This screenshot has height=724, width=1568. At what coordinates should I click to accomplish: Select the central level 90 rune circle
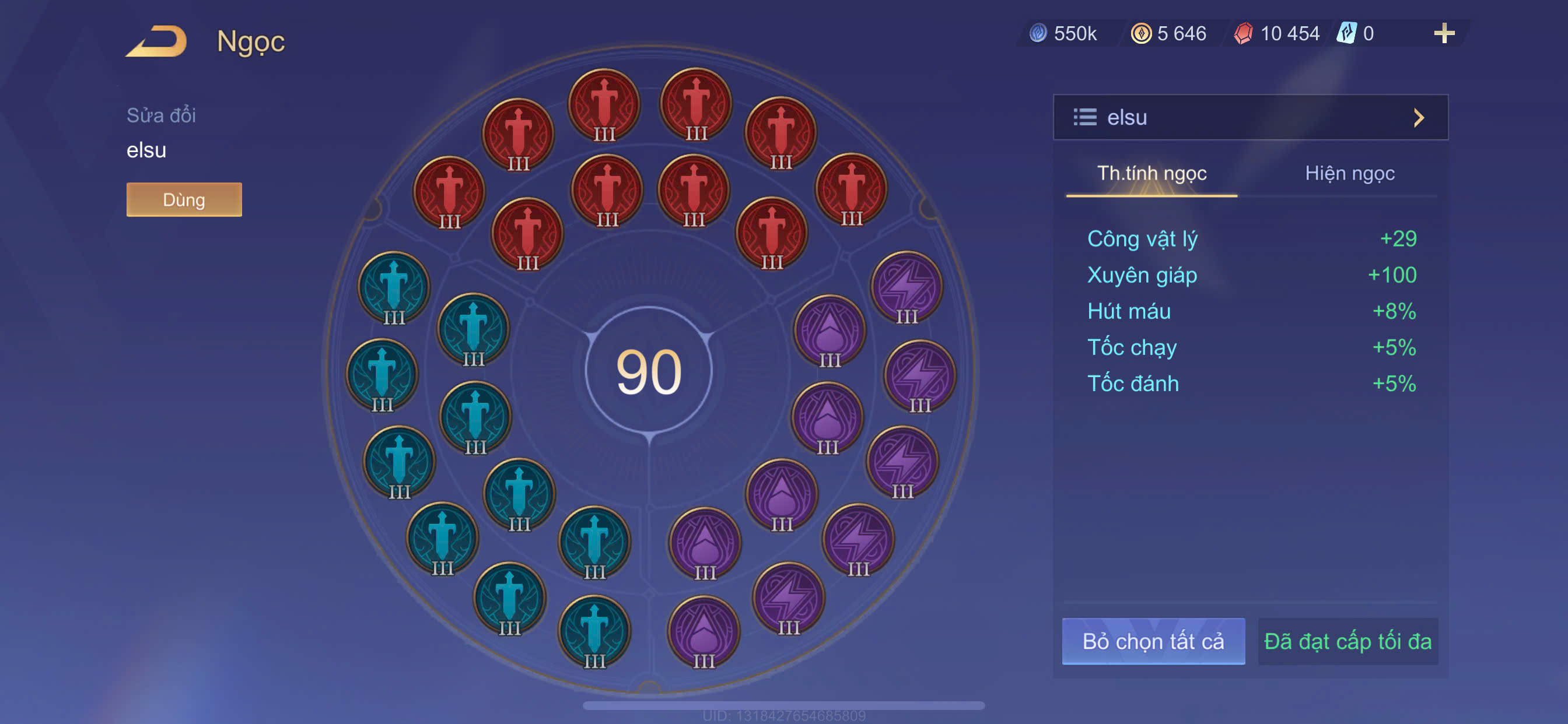649,371
